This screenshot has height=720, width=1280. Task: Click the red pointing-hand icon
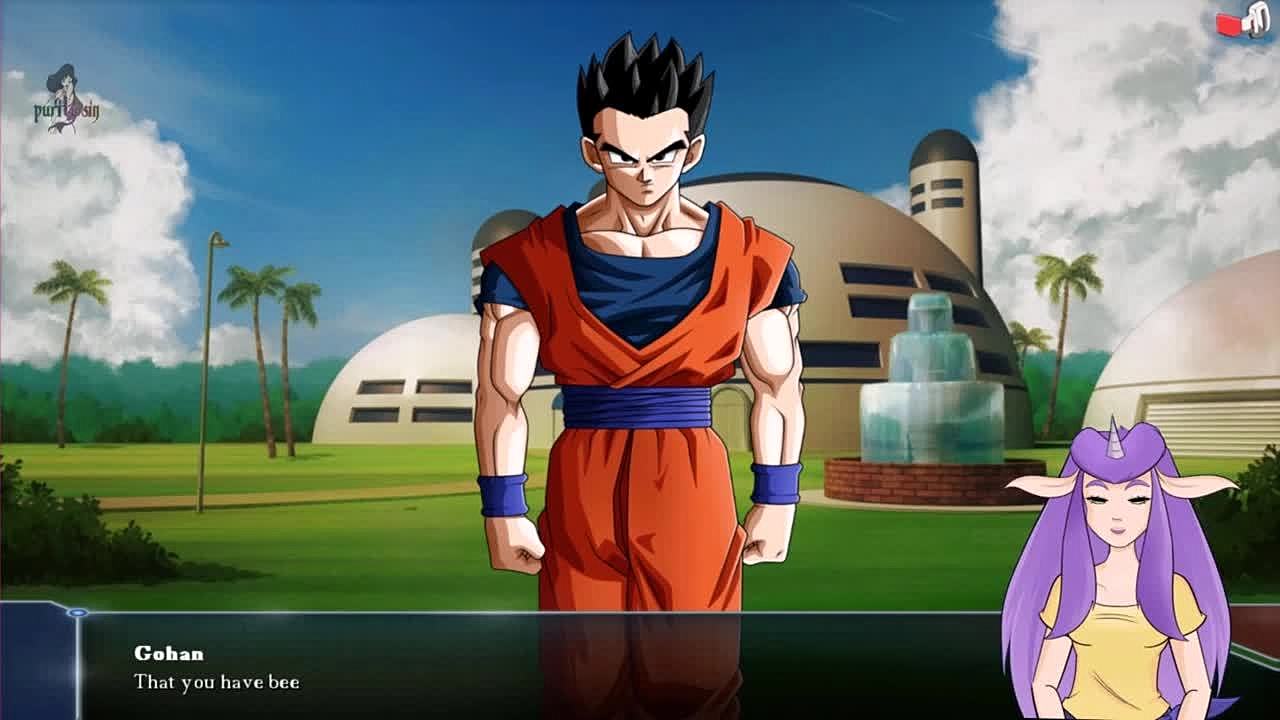point(1241,22)
